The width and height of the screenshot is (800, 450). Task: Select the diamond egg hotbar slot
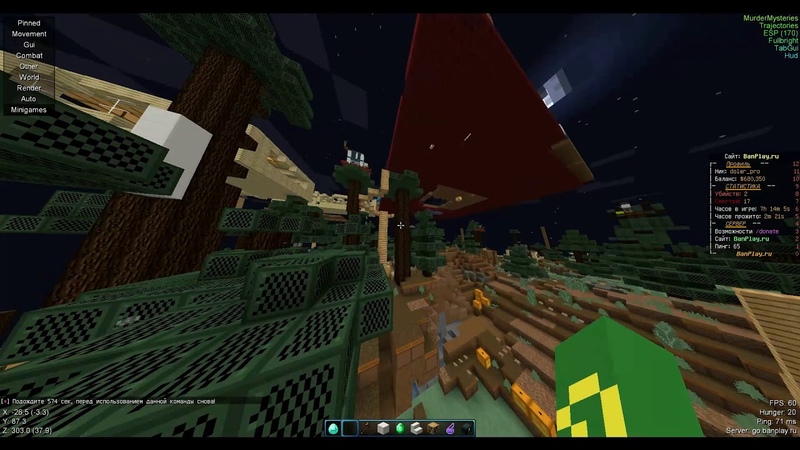click(x=333, y=428)
